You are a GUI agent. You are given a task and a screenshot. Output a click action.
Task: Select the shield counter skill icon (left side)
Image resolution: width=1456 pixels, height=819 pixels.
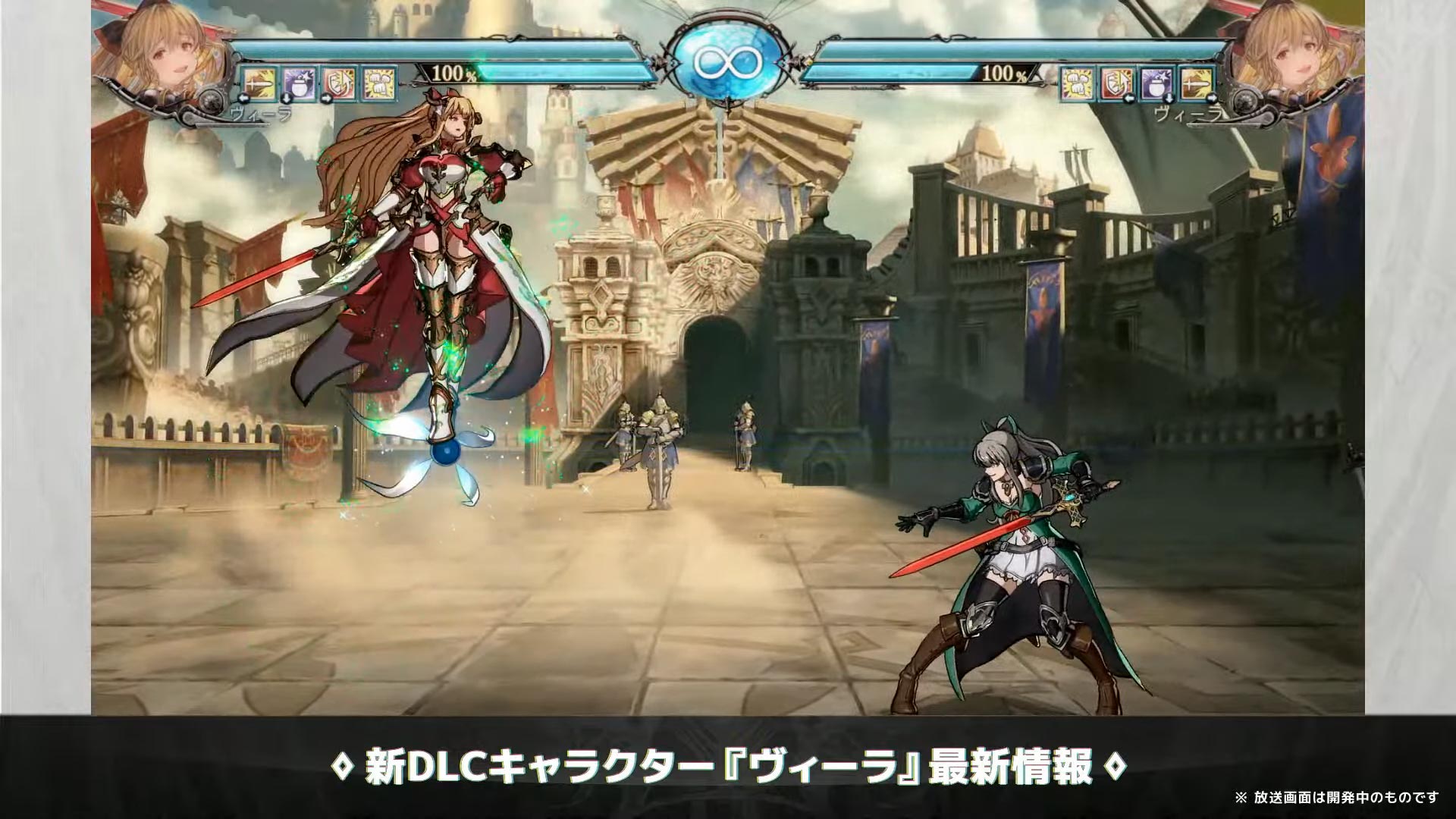[x=339, y=83]
